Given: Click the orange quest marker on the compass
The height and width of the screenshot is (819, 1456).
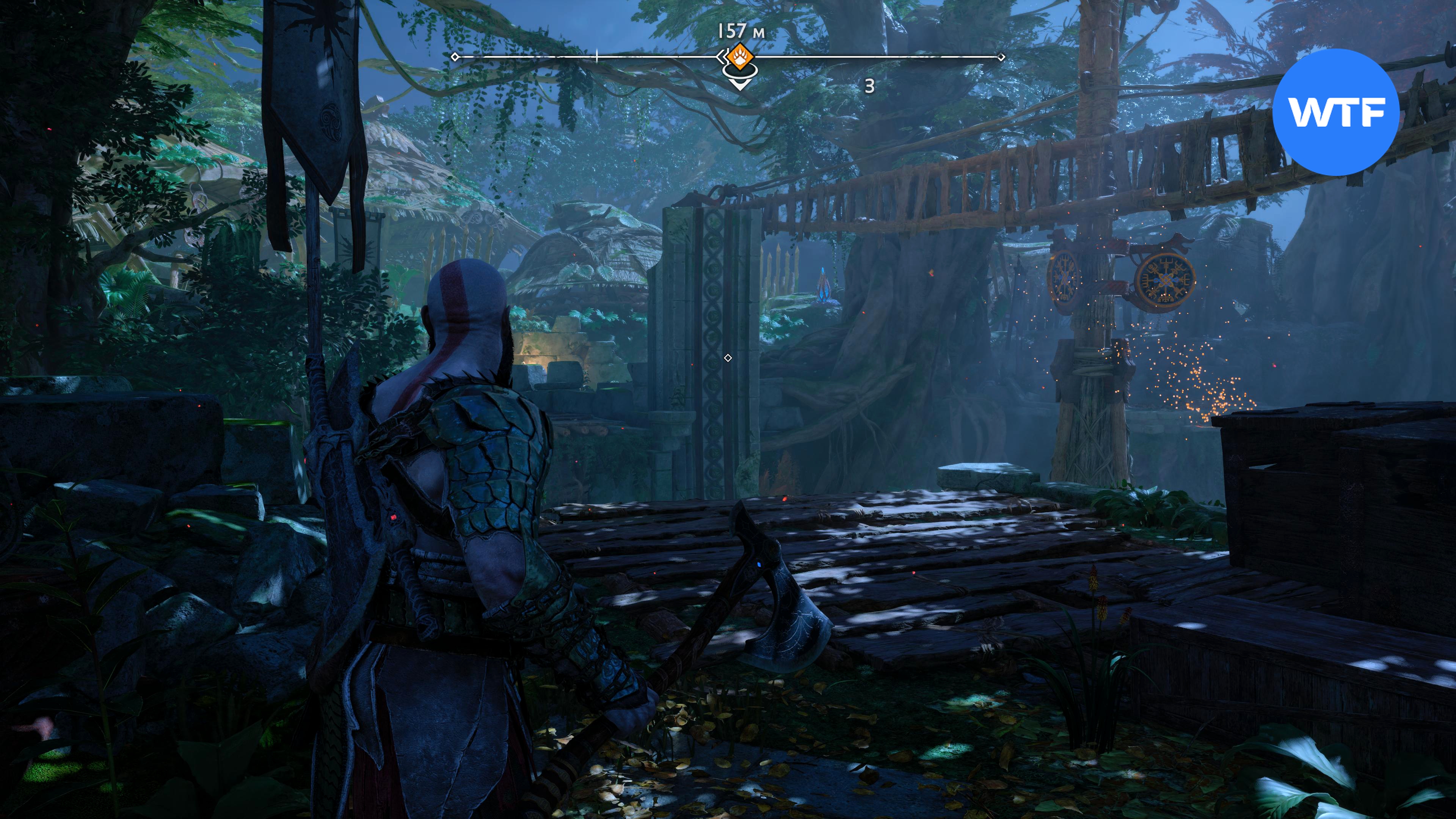Looking at the screenshot, I should pyautogui.click(x=738, y=56).
